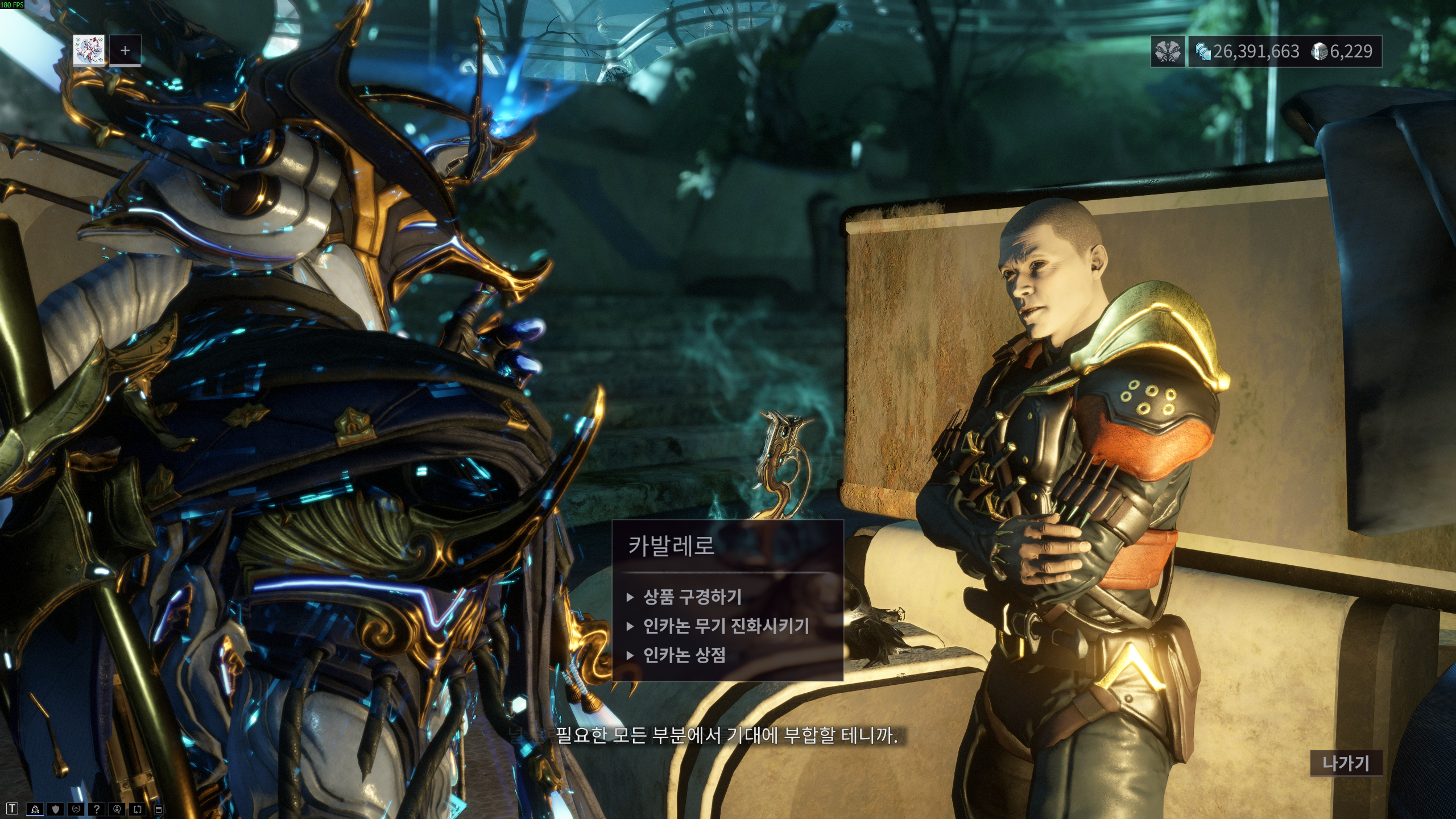Choose the 상품 구경하기 dialogue option

tap(692, 597)
